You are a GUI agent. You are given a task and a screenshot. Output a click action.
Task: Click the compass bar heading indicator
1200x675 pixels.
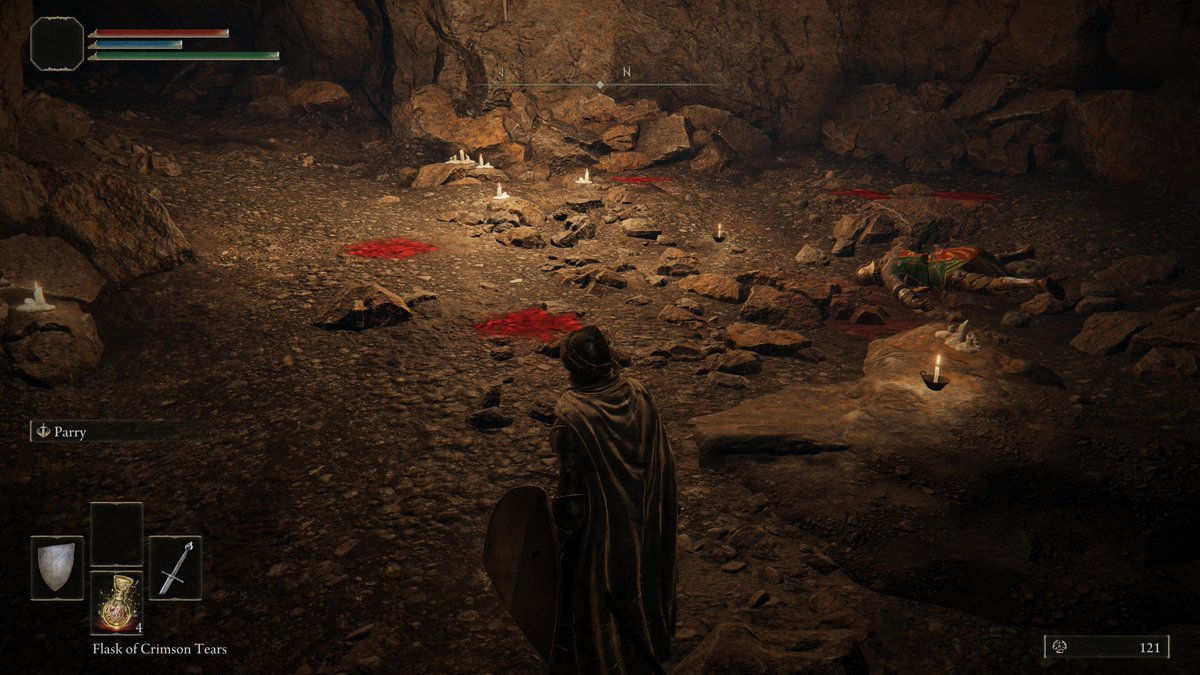click(x=599, y=84)
